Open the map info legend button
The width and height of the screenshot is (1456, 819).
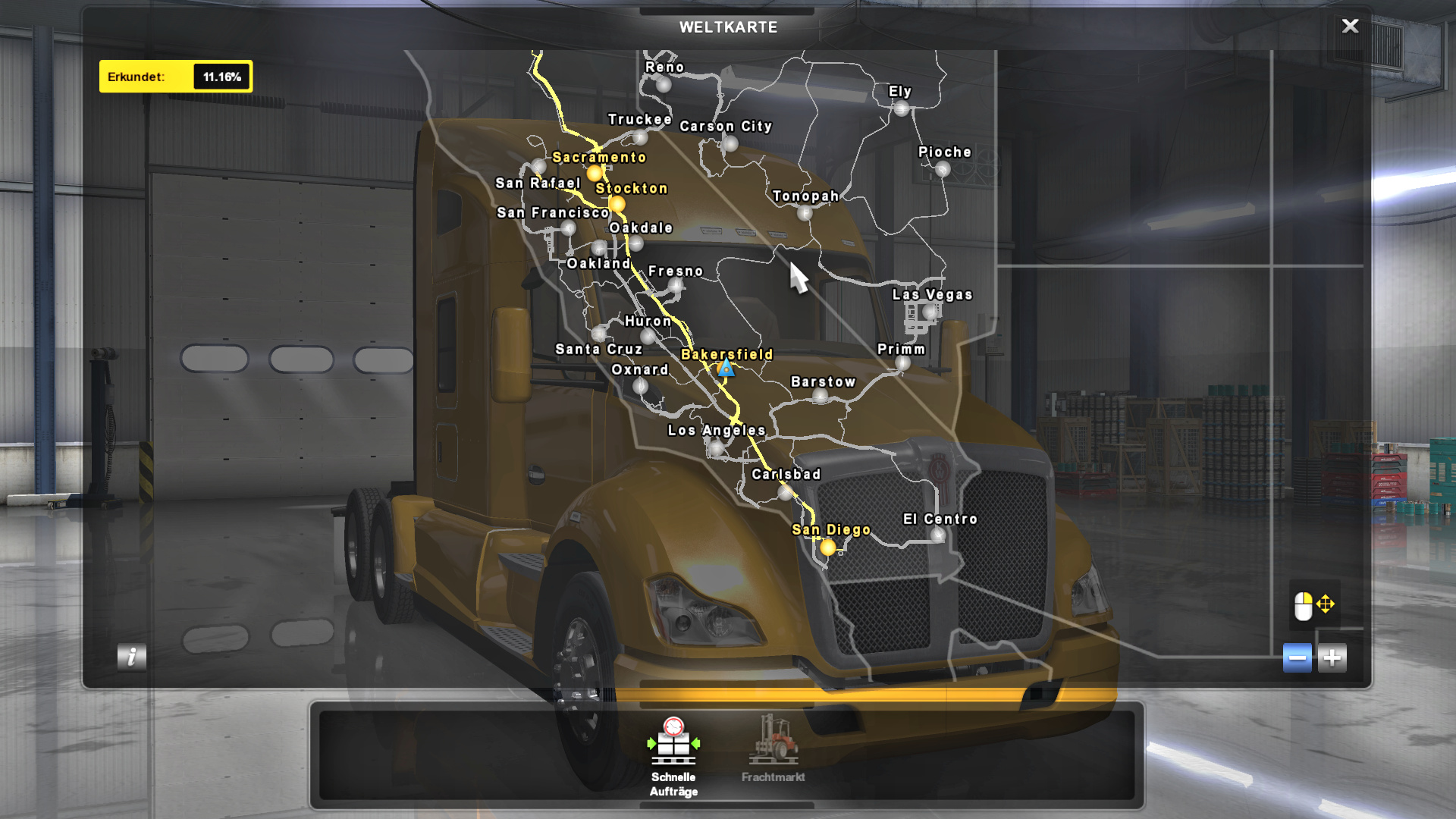point(132,657)
